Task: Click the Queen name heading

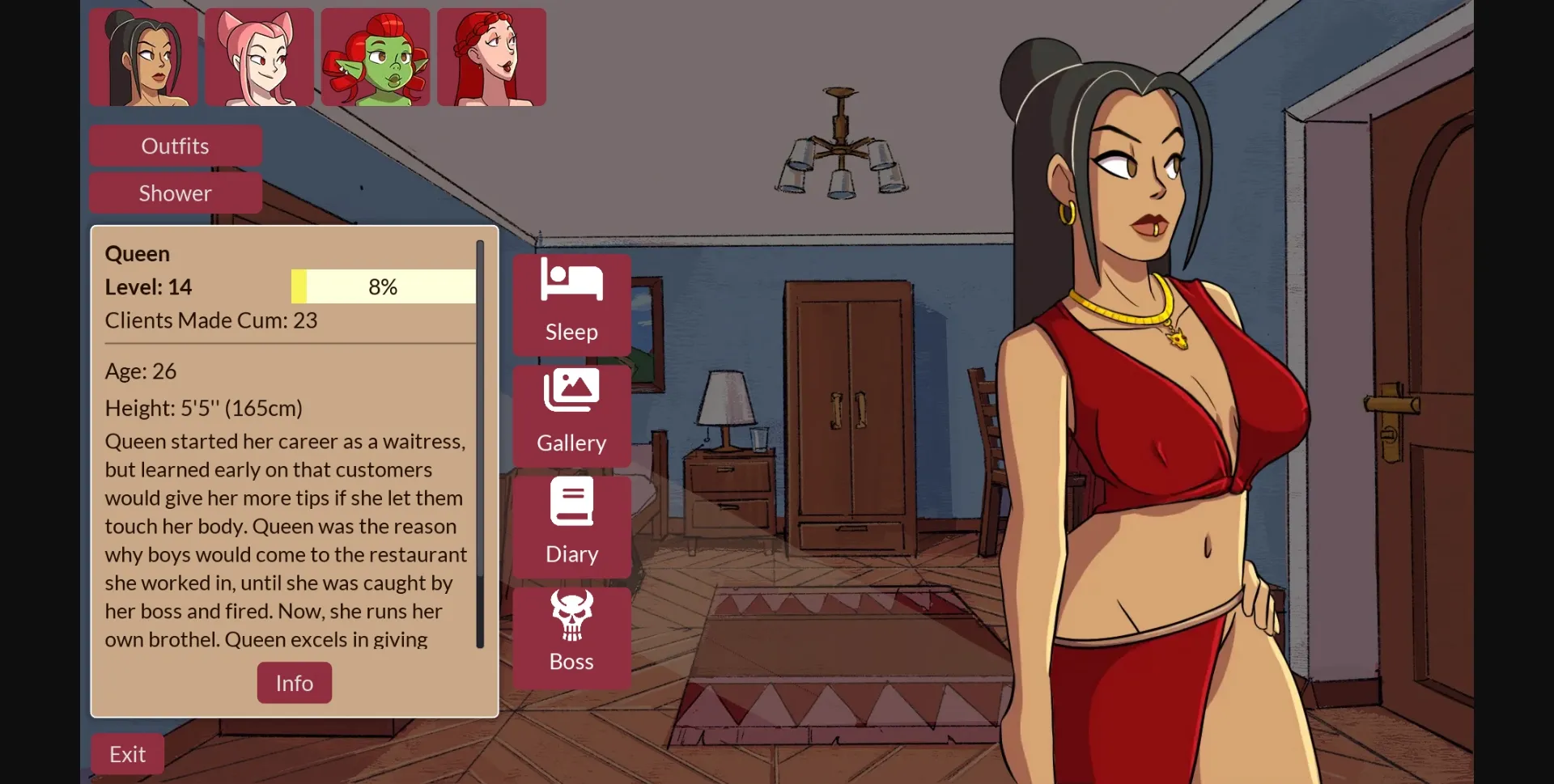Action: click(x=137, y=253)
